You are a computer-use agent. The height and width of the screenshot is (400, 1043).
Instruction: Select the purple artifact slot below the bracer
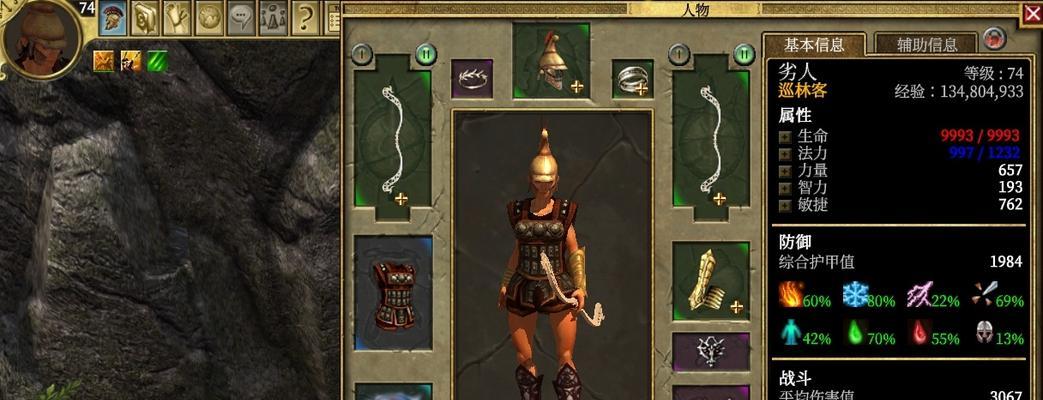711,351
